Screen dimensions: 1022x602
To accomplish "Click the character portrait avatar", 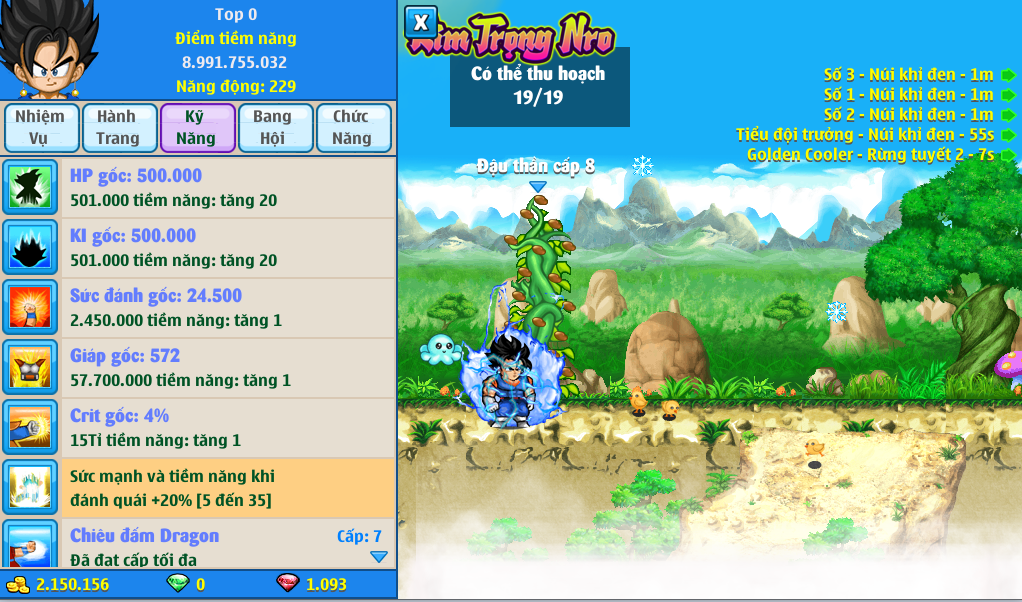I will [x=48, y=50].
